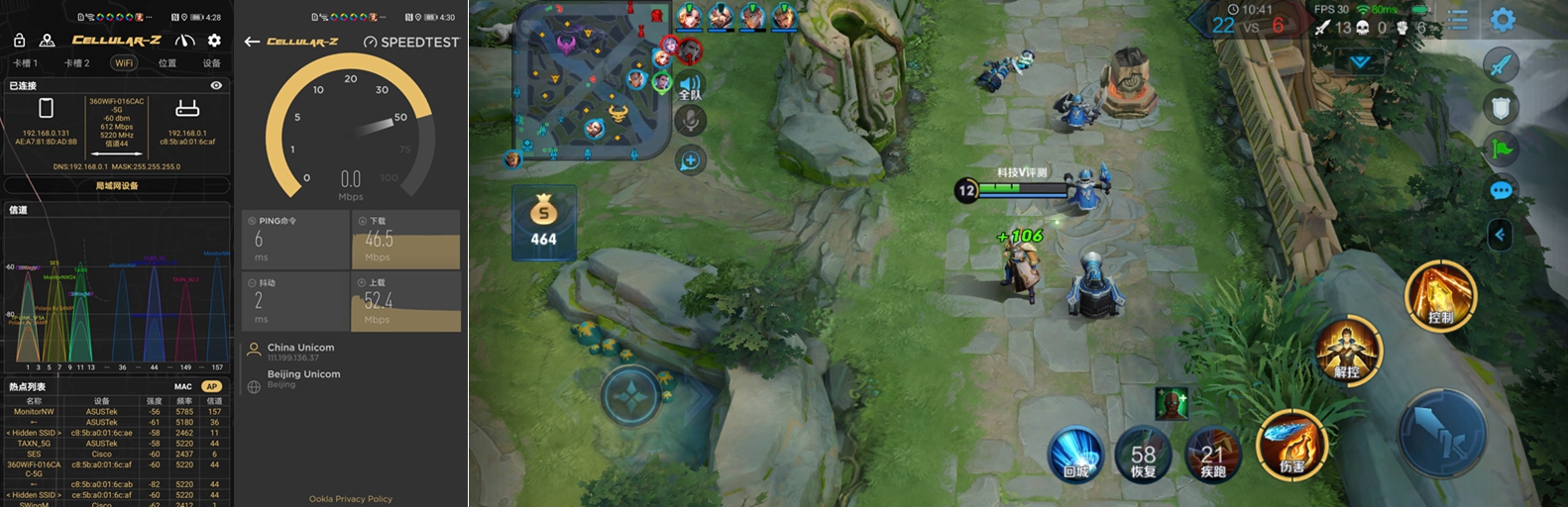Tap the minimap
The width and height of the screenshot is (1568, 507).
[590, 81]
